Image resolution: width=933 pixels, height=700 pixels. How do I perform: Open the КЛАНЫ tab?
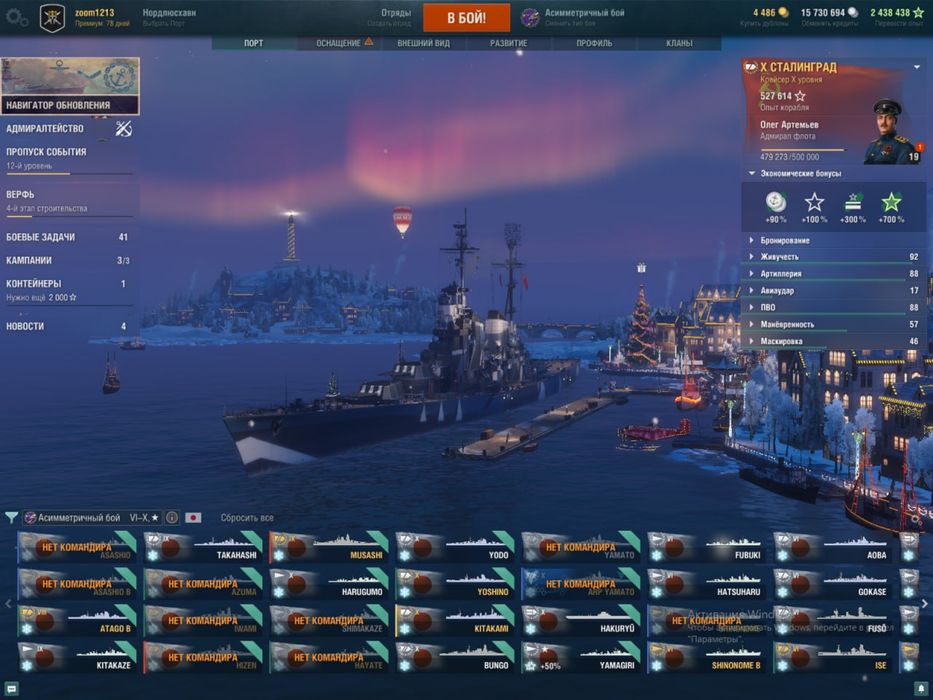[x=679, y=44]
